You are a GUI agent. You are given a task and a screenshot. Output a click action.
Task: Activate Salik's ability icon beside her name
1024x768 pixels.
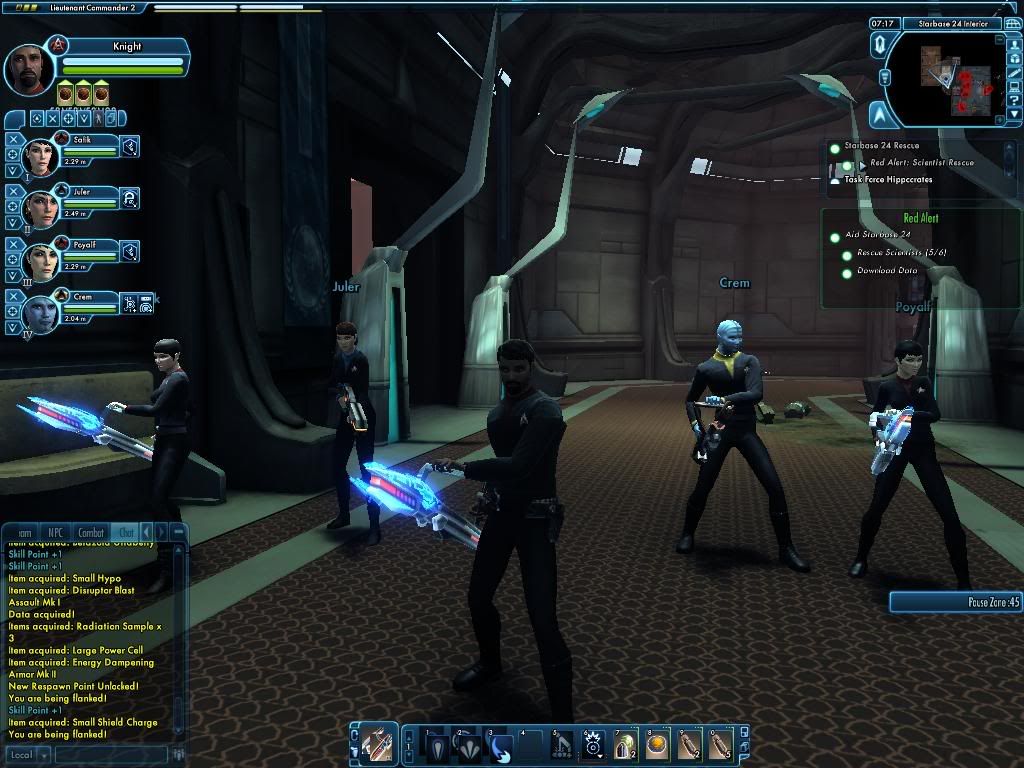pos(130,148)
